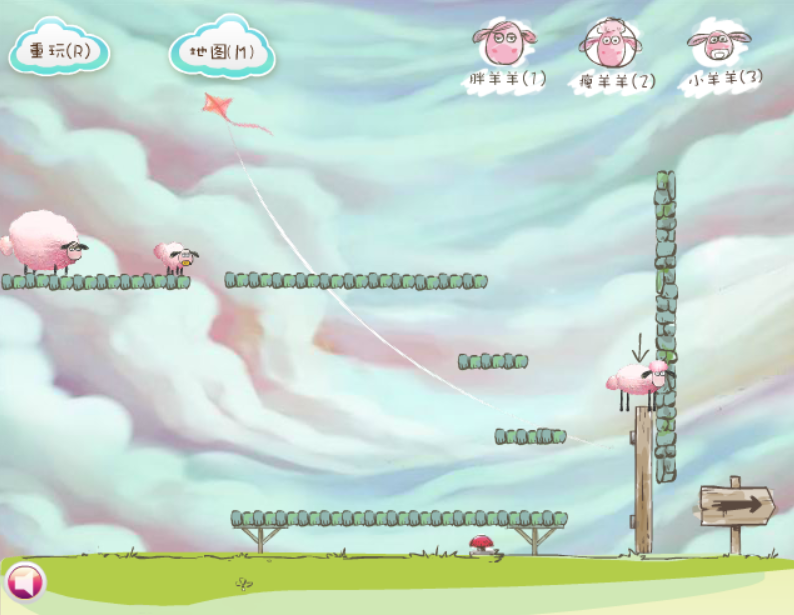This screenshot has height=615, width=794.
Task: Switch to the thin sheep 瘦羊羊(2)
Action: click(x=611, y=54)
